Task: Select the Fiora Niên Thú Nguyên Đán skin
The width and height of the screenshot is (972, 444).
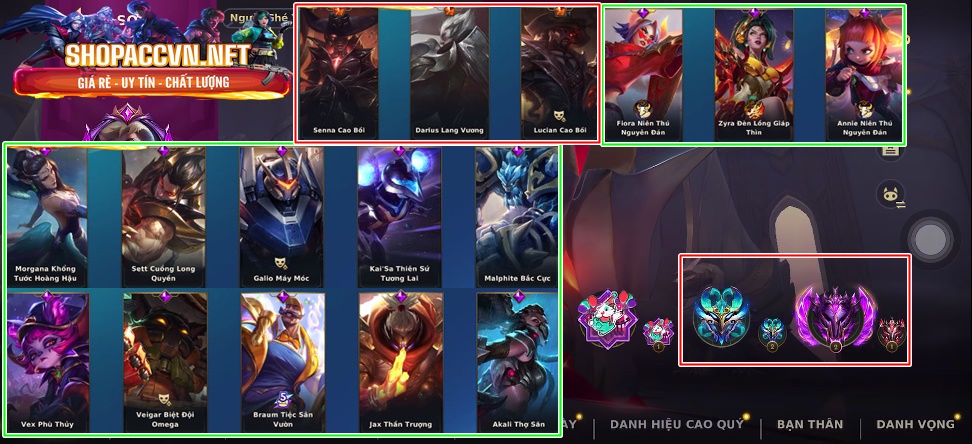Action: (644, 72)
